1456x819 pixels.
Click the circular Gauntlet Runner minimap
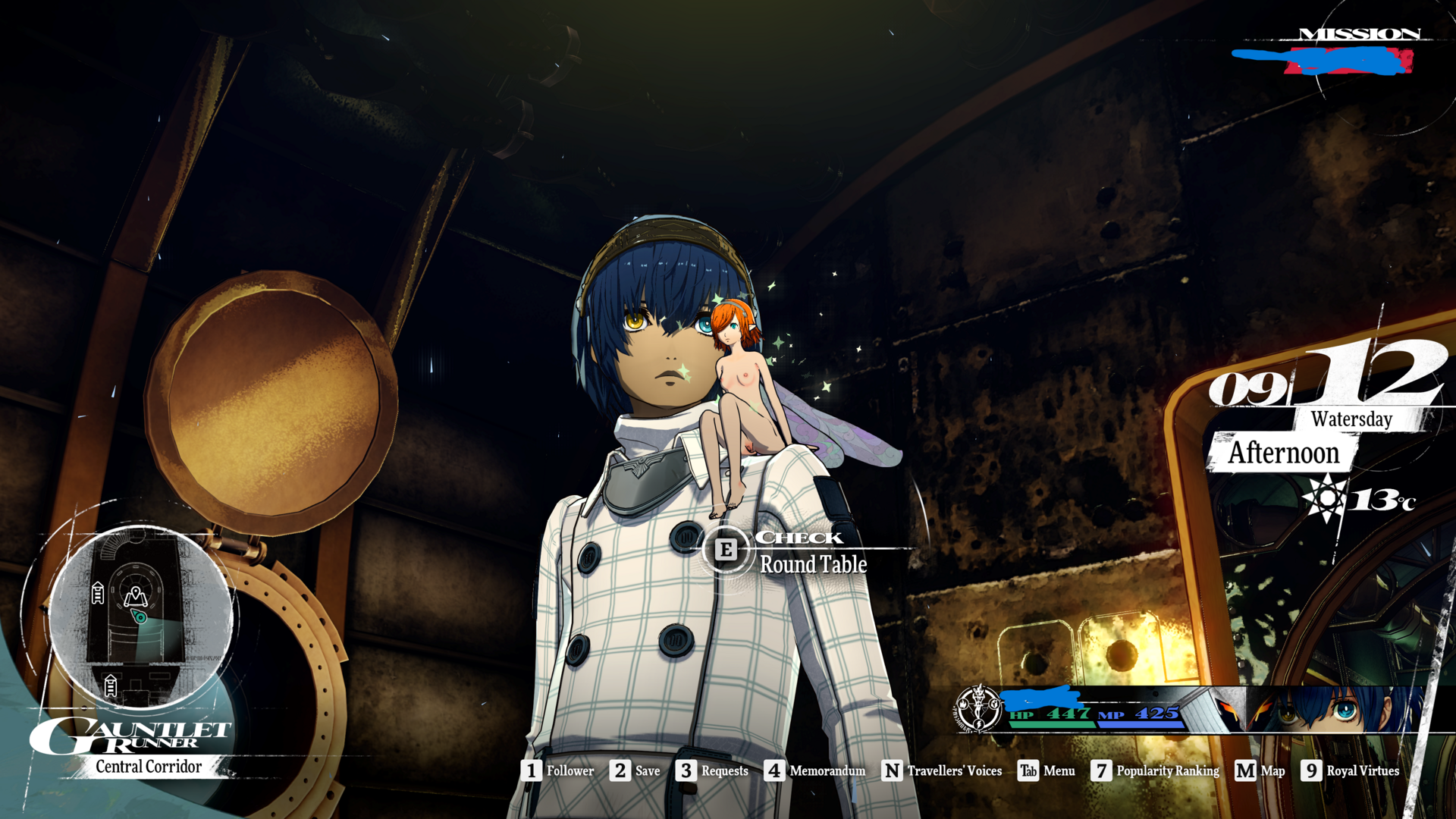139,616
